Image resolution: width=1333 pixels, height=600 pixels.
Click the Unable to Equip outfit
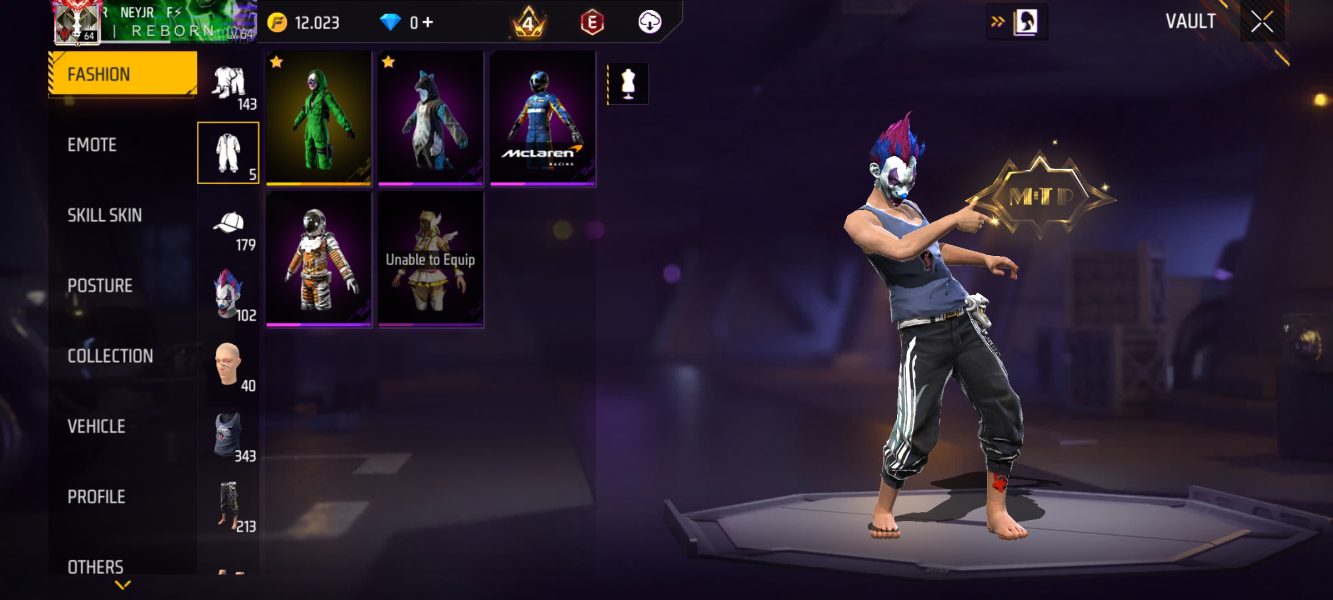coord(431,259)
